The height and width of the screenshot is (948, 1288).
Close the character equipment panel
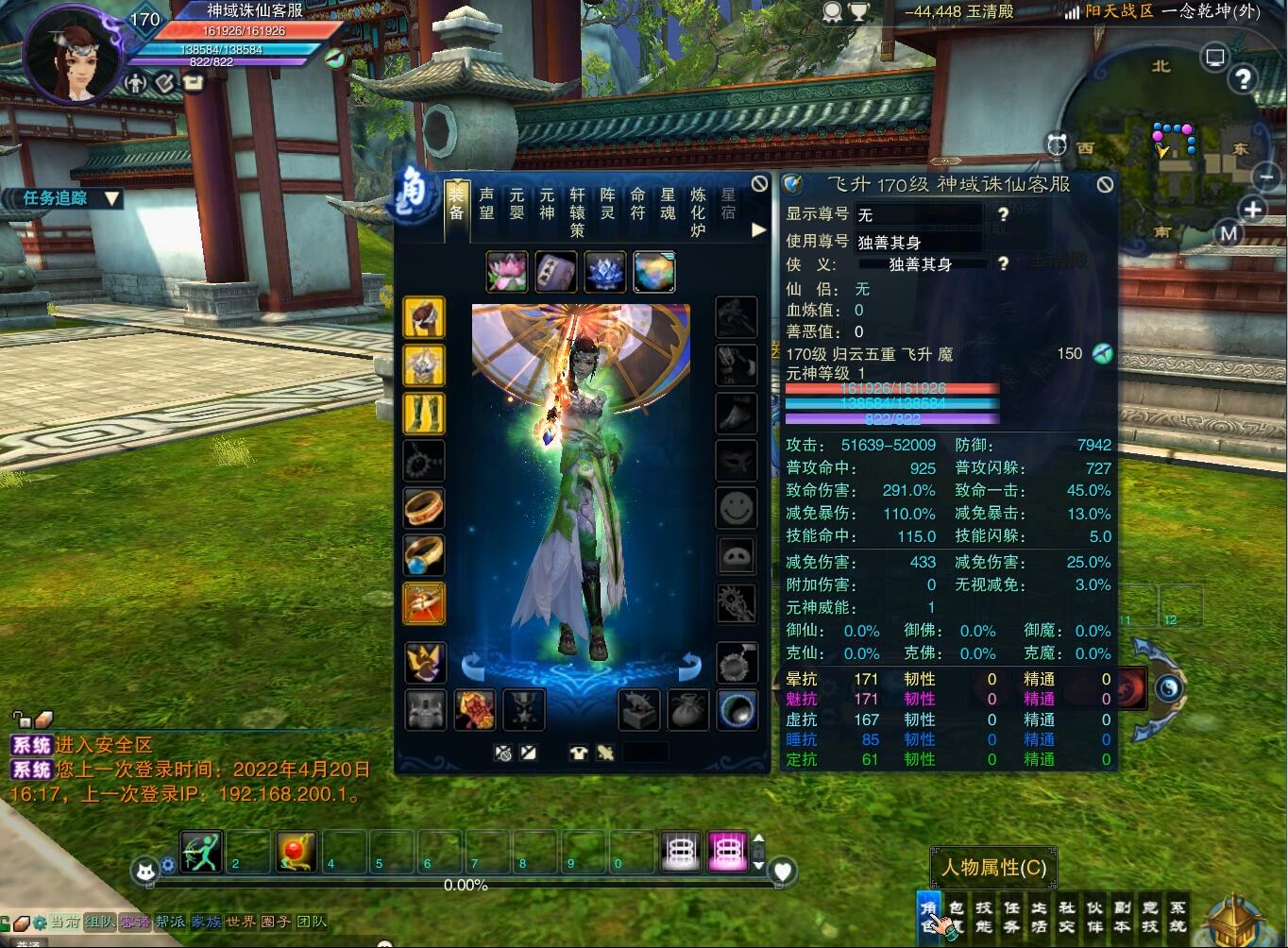point(759,183)
